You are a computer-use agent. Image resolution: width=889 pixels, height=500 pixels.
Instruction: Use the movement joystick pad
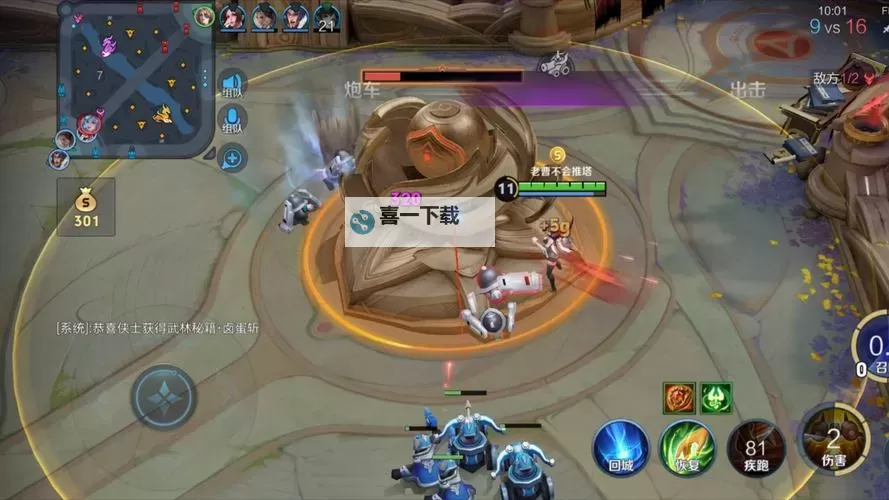tap(164, 396)
